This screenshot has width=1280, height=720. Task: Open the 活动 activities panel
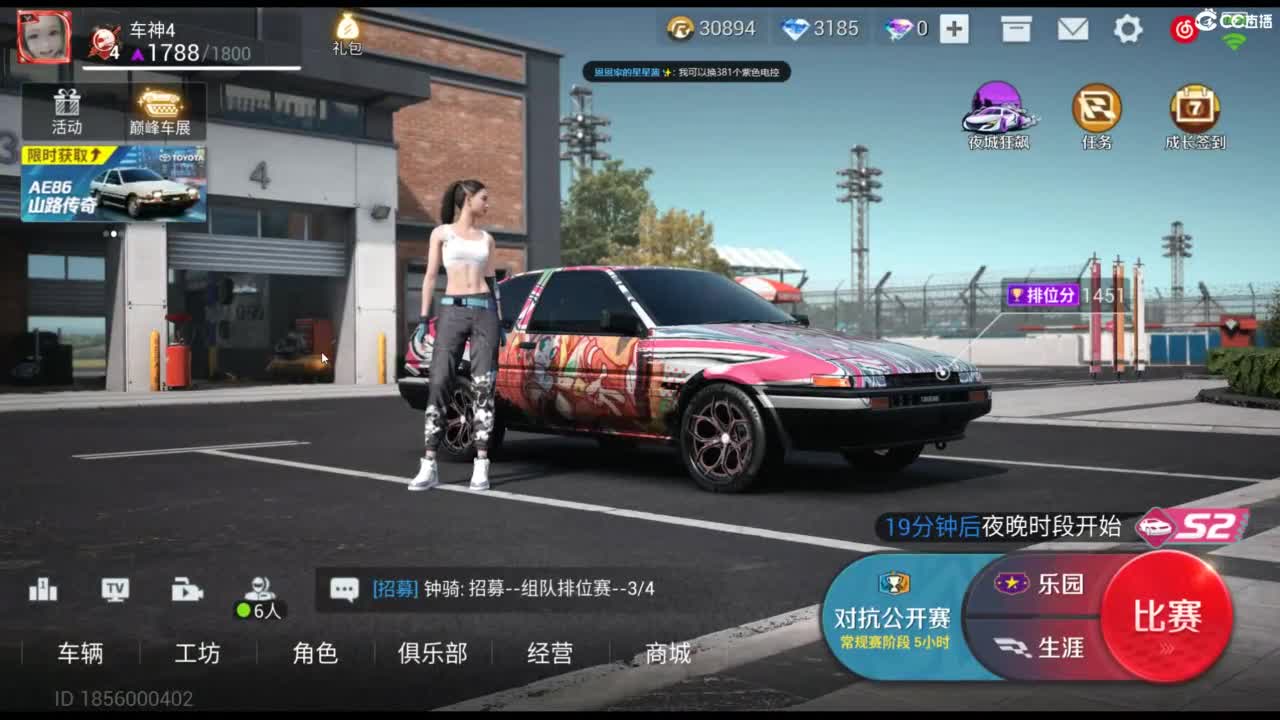(67, 110)
